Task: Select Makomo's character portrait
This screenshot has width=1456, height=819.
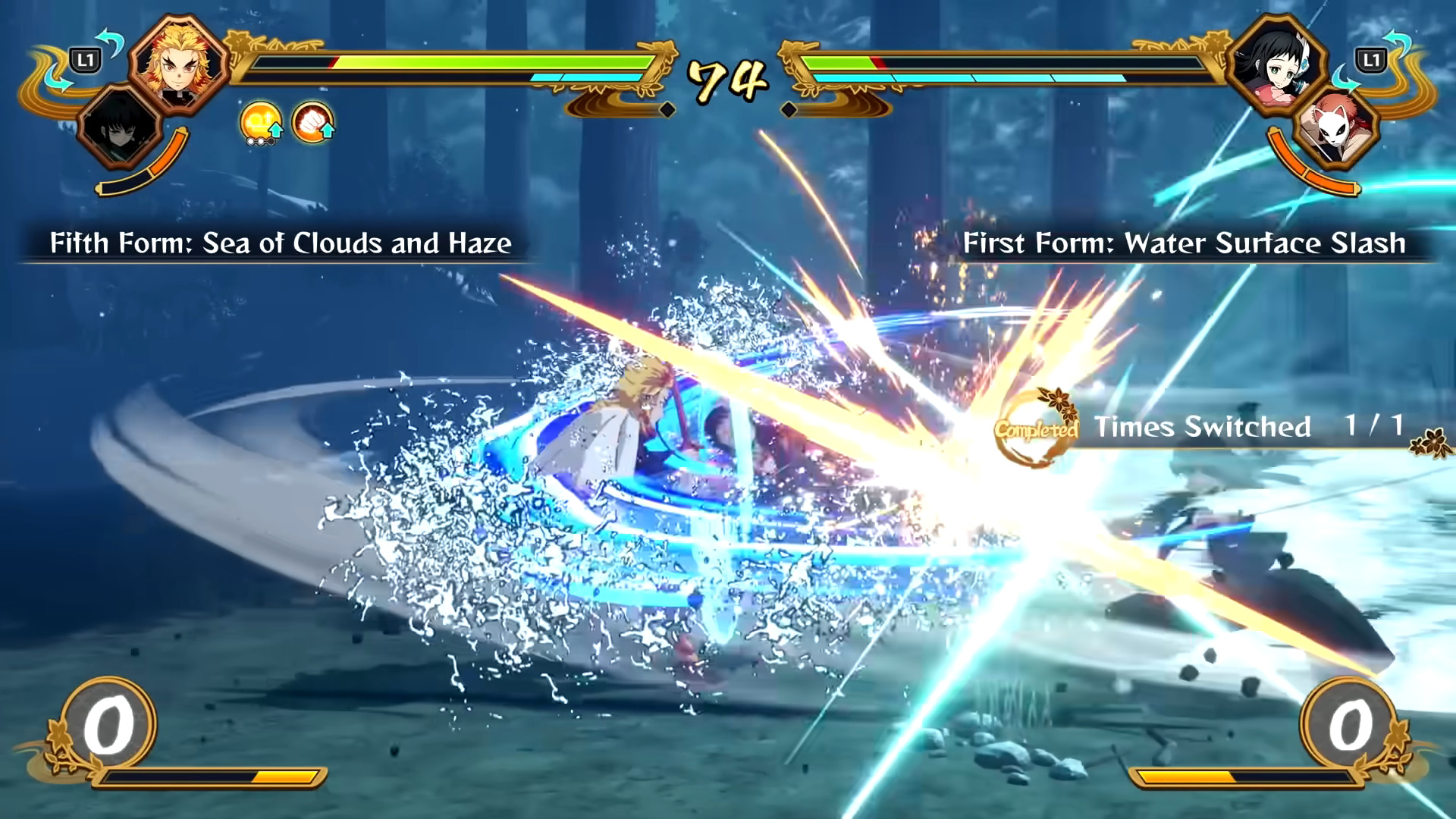Action: [x=1276, y=64]
